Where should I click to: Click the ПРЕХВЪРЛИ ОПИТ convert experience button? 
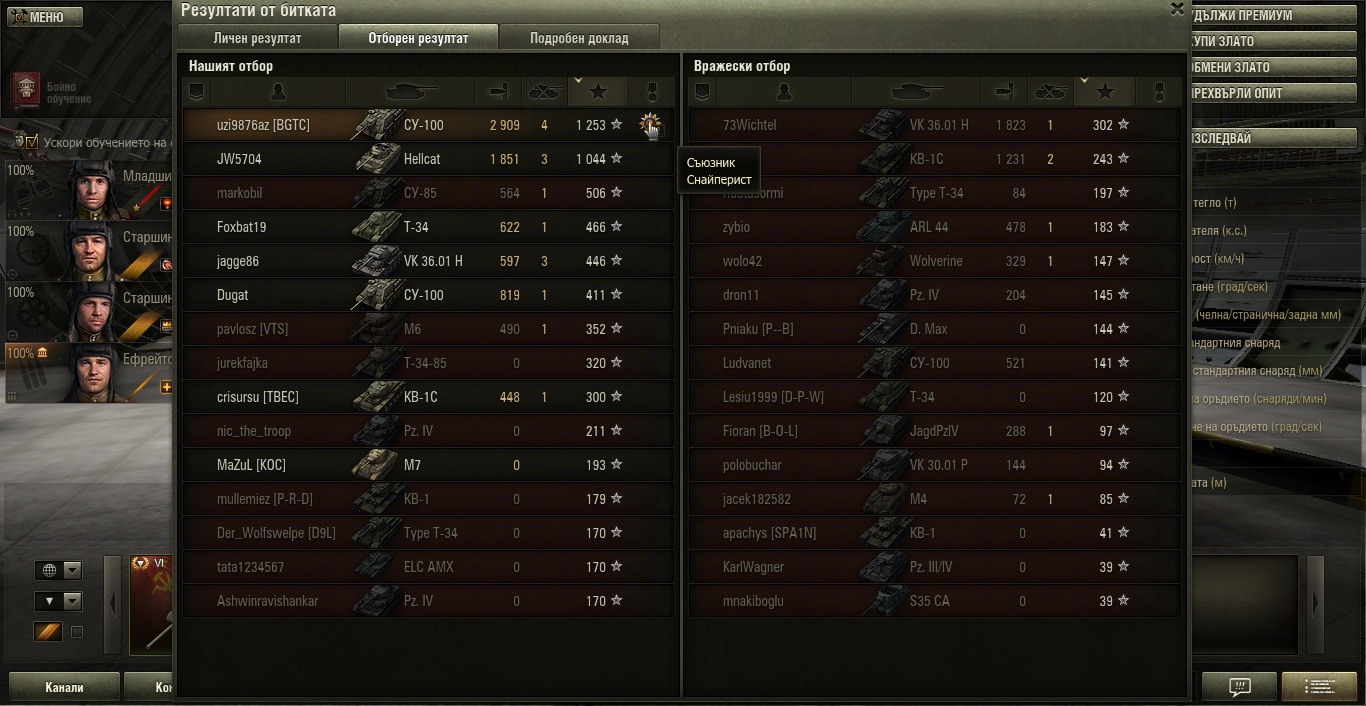[x=1249, y=93]
